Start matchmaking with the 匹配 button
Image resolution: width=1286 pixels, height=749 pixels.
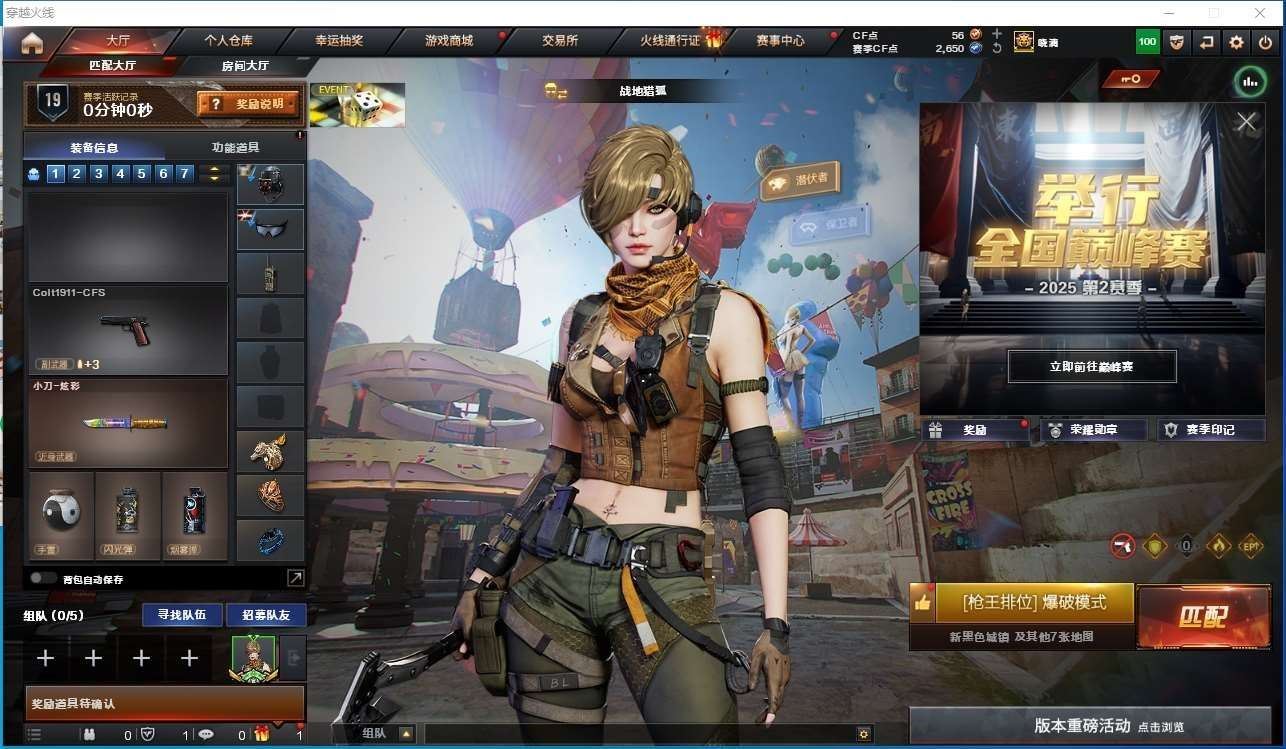point(1203,617)
